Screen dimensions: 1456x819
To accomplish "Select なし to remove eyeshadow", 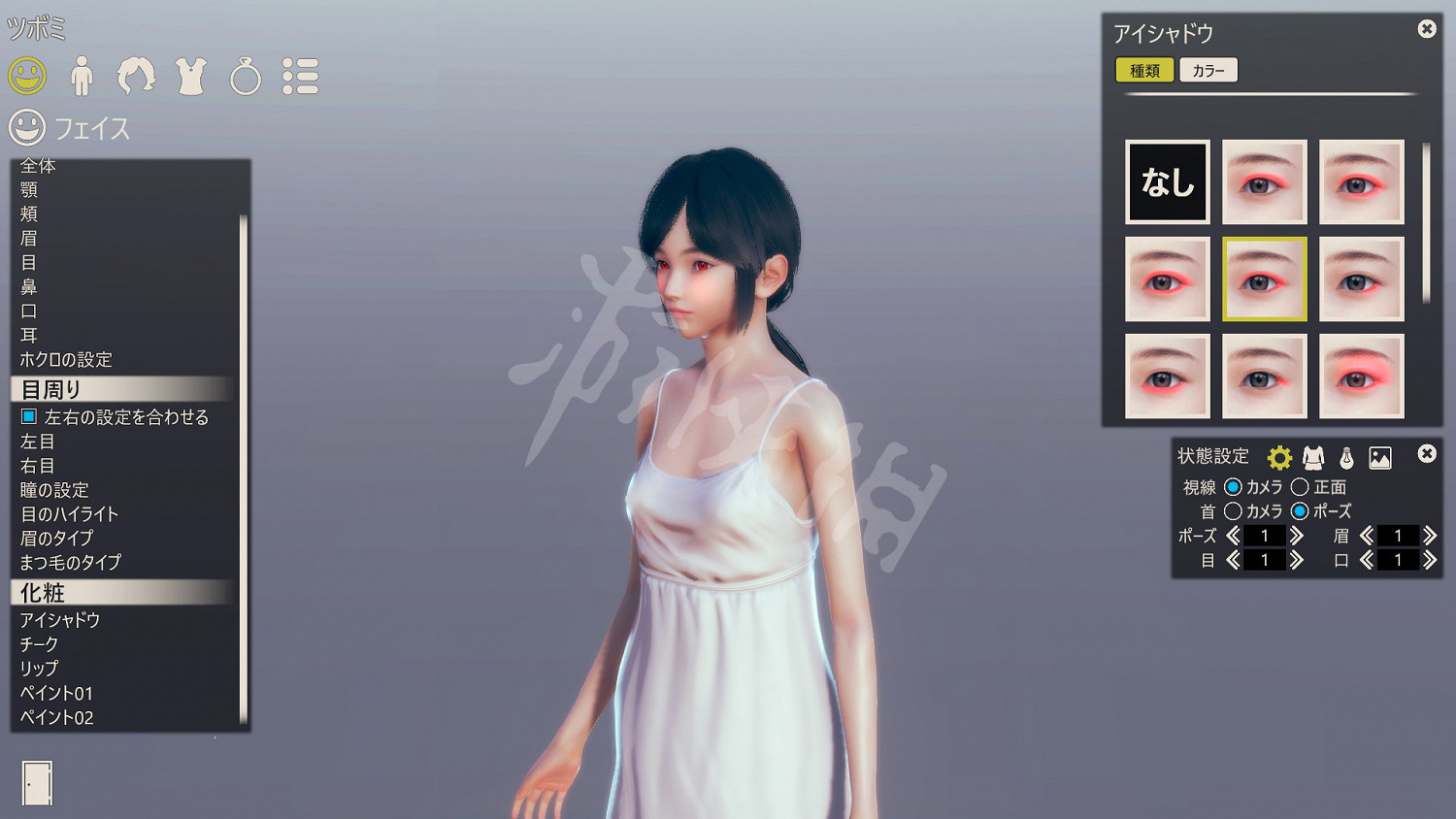I will pyautogui.click(x=1167, y=181).
